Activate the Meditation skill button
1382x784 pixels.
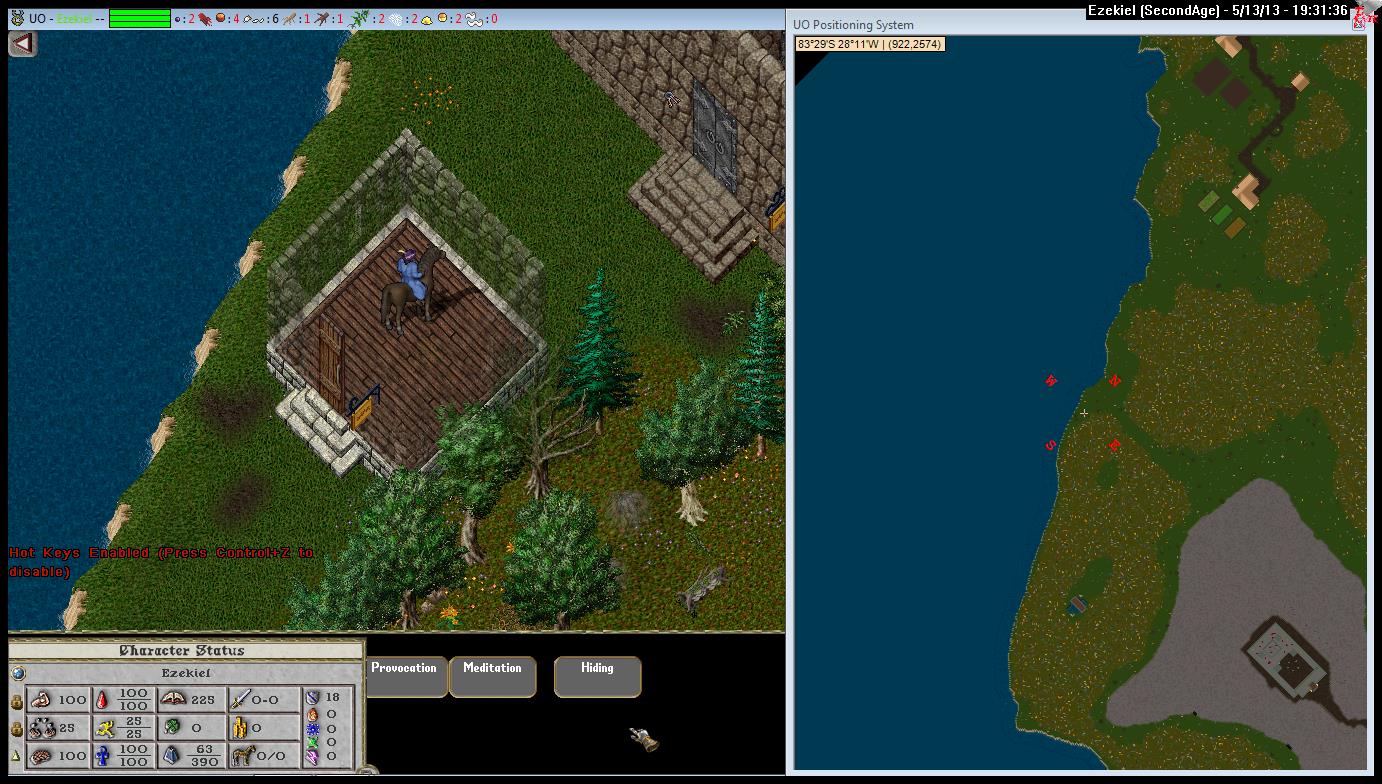pos(492,676)
